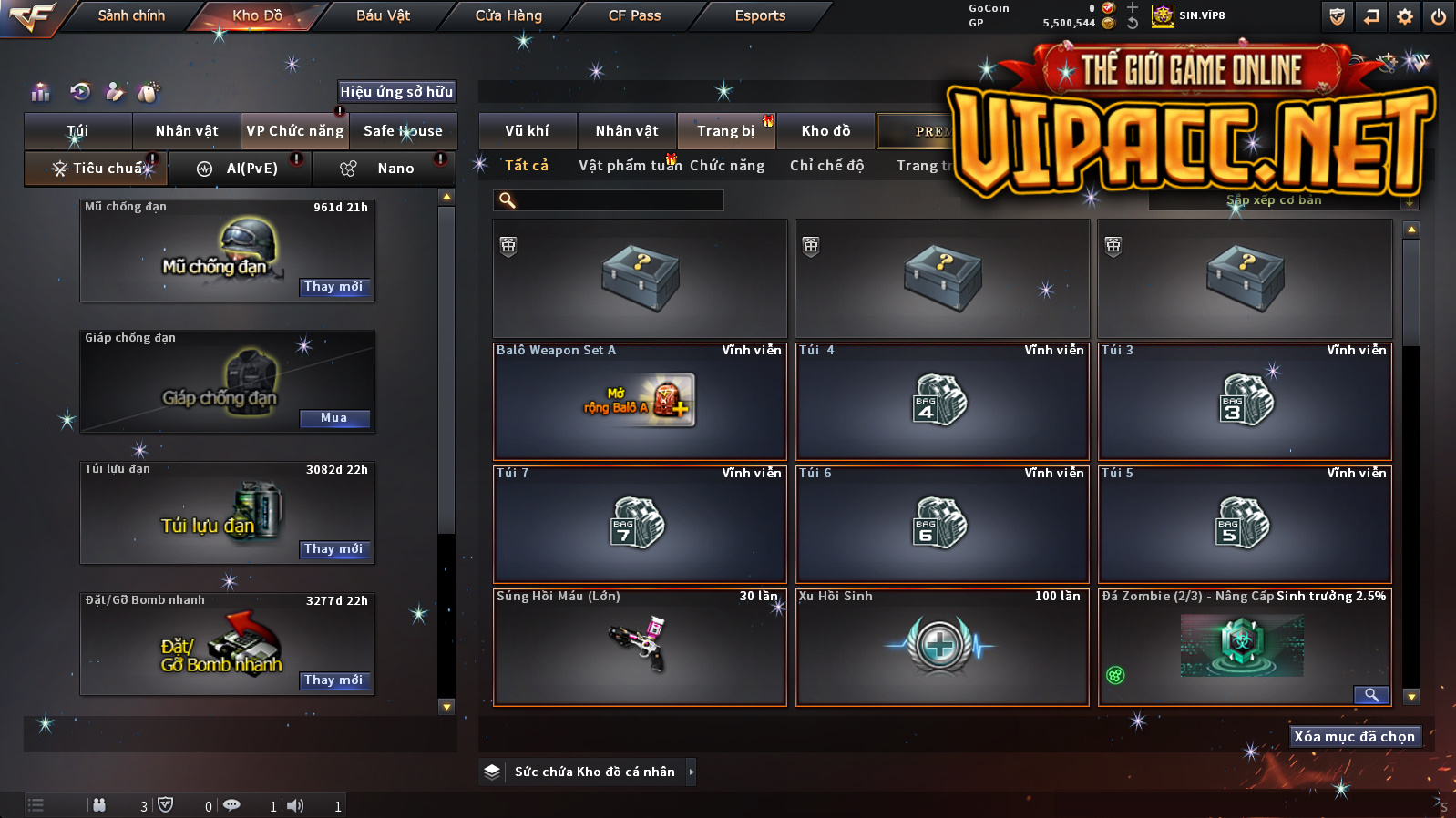Switch to the Báu Vật tab
Screen dimensions: 1456x818
coord(383,15)
